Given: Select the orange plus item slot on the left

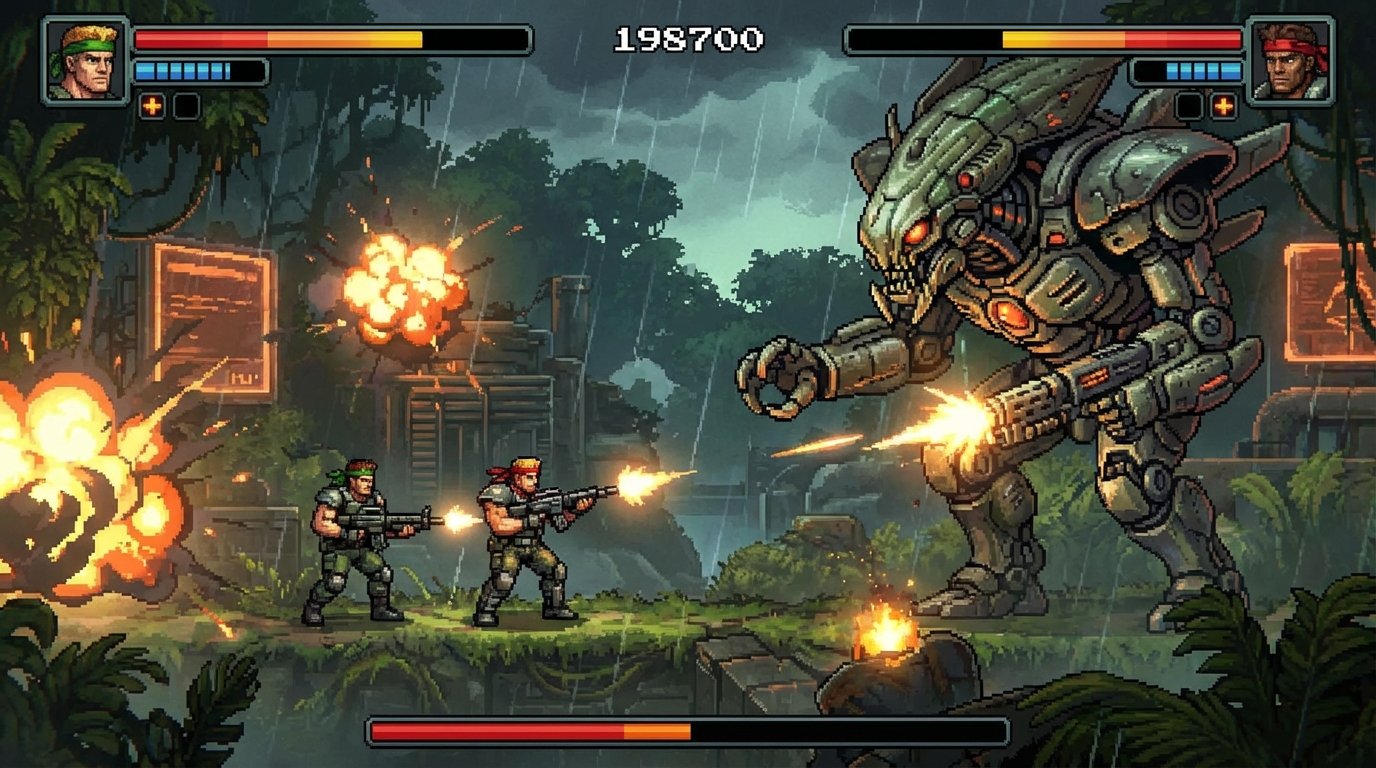Looking at the screenshot, I should coord(152,103).
